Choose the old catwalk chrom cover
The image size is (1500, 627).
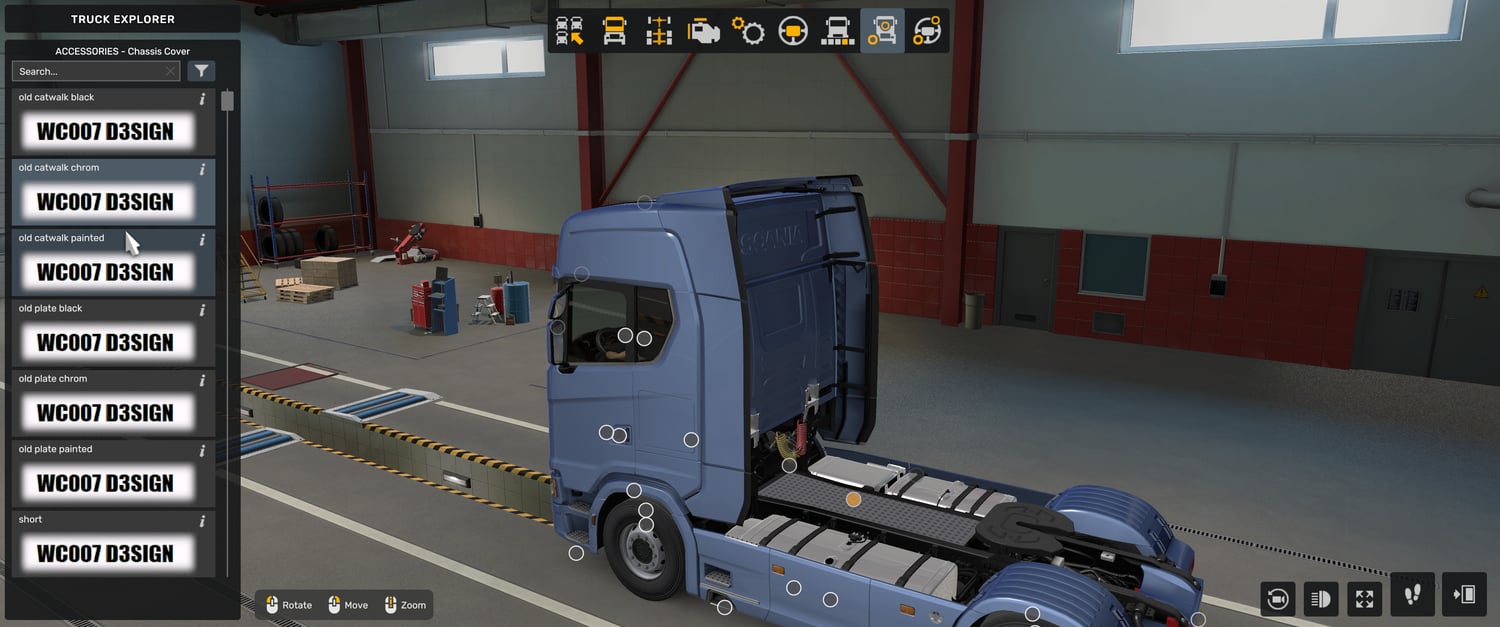click(106, 201)
